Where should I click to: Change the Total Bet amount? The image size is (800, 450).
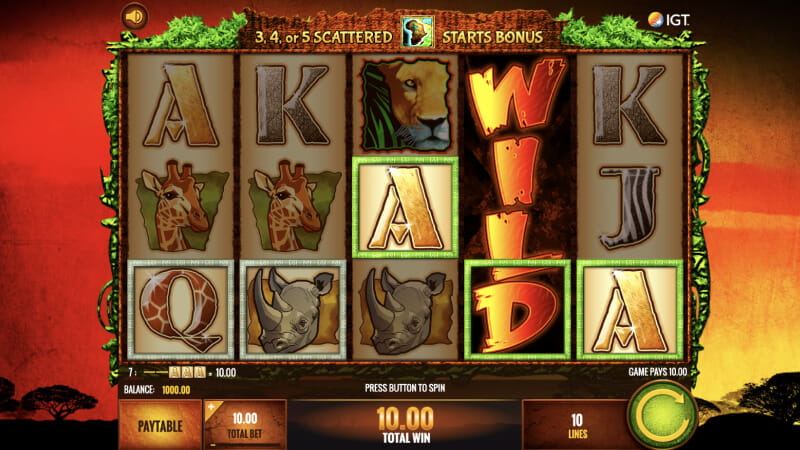[245, 424]
